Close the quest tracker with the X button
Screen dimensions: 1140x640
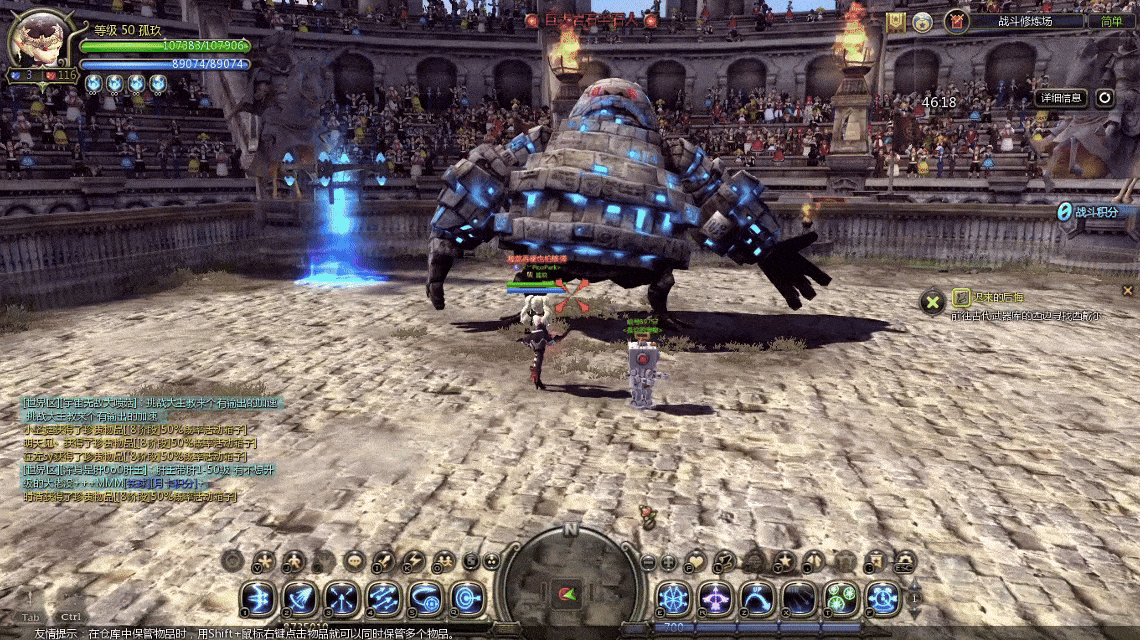(x=932, y=301)
